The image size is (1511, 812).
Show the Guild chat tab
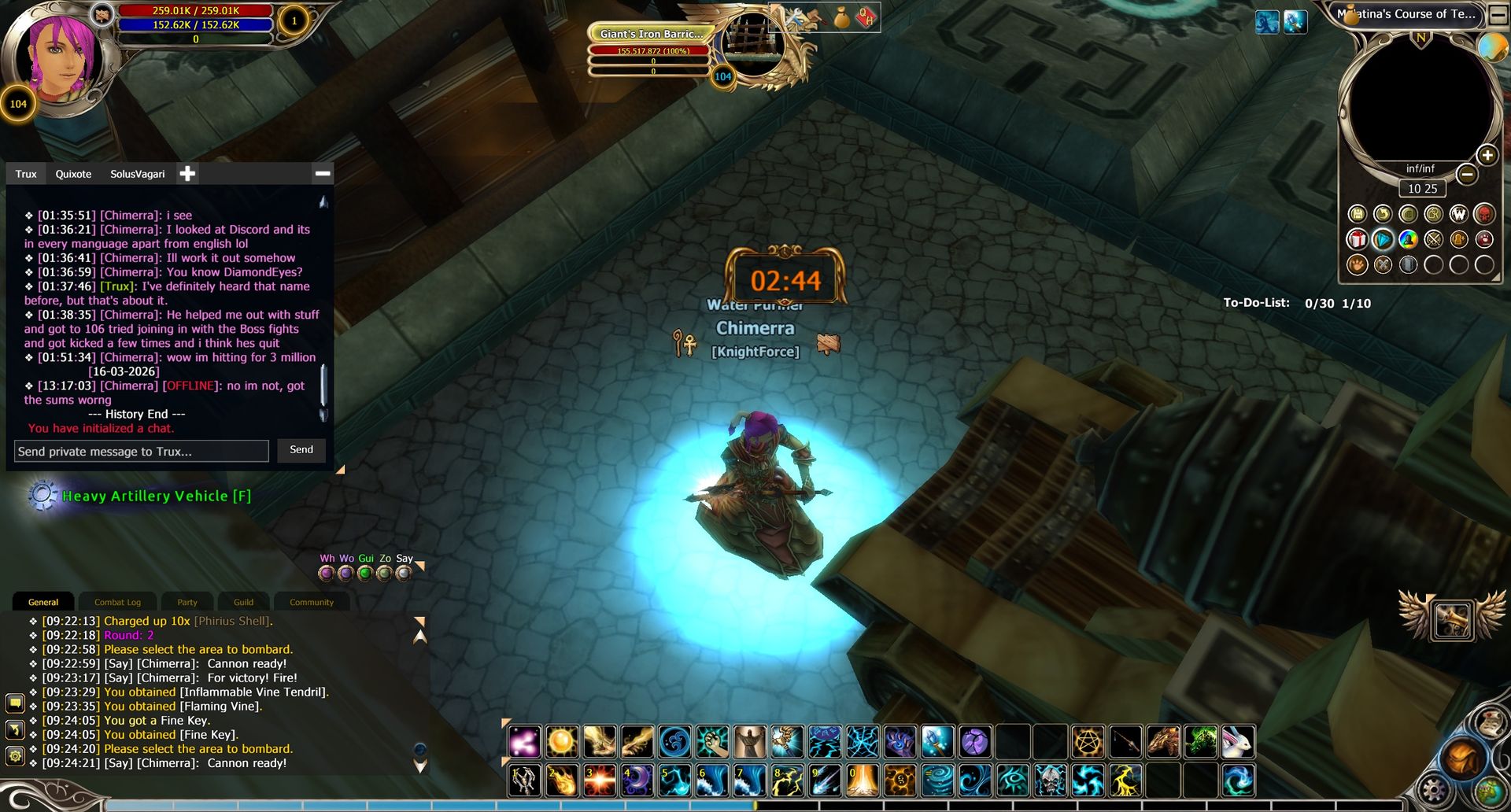coord(243,603)
